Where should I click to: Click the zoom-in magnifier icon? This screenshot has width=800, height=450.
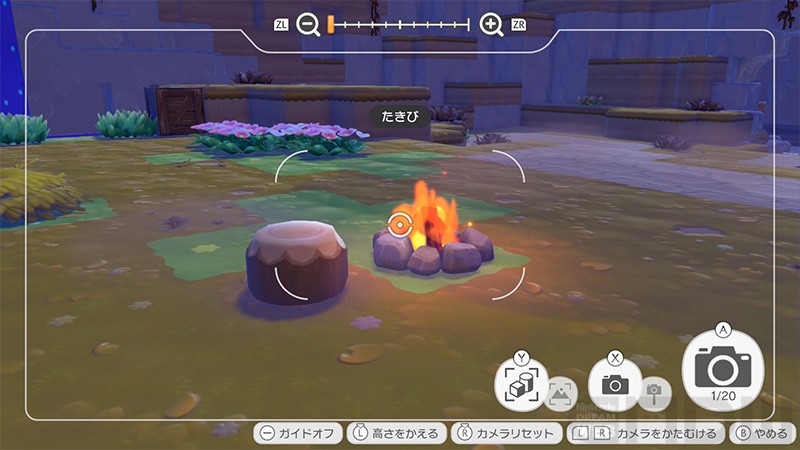point(491,25)
